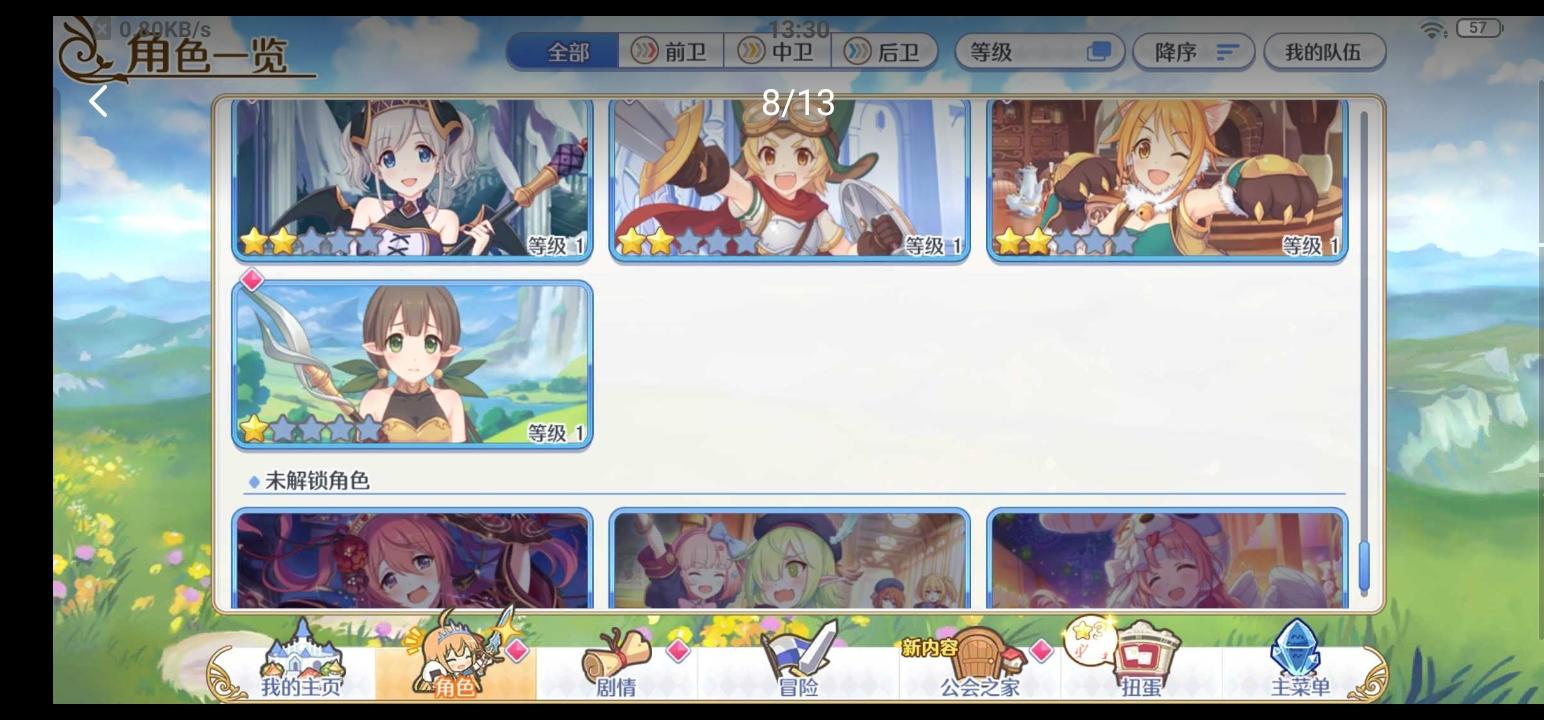Switch to the 全部 tab
This screenshot has width=1544, height=720.
560,52
